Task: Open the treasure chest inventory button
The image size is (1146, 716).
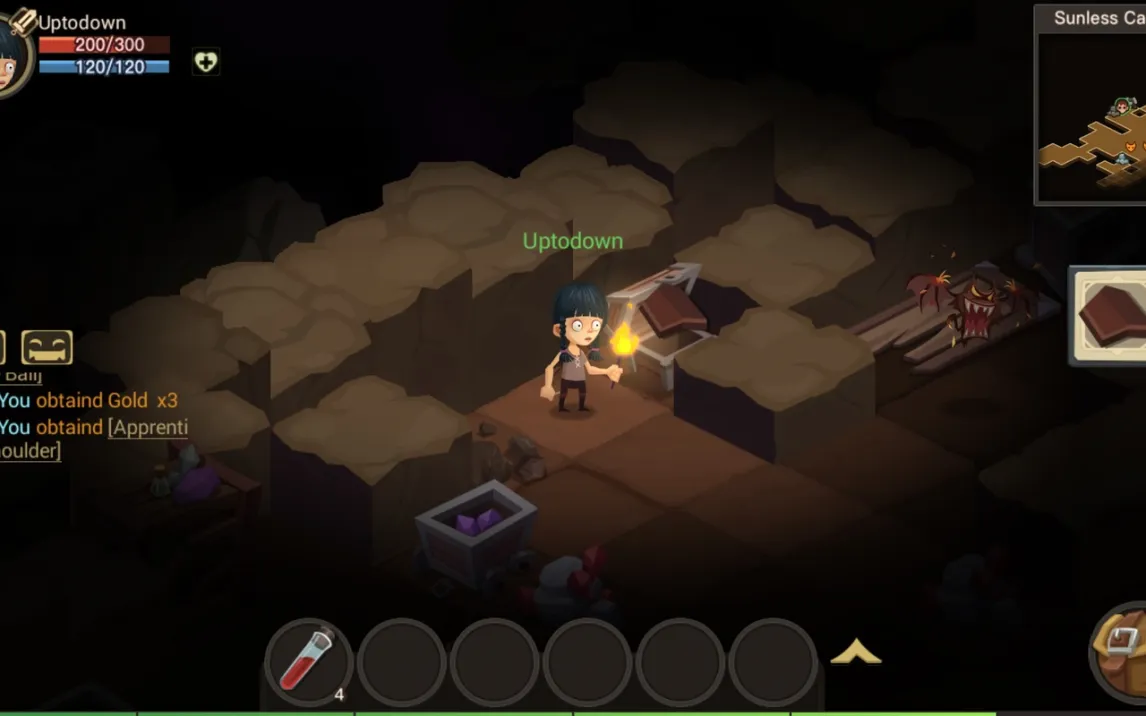Action: point(1122,651)
